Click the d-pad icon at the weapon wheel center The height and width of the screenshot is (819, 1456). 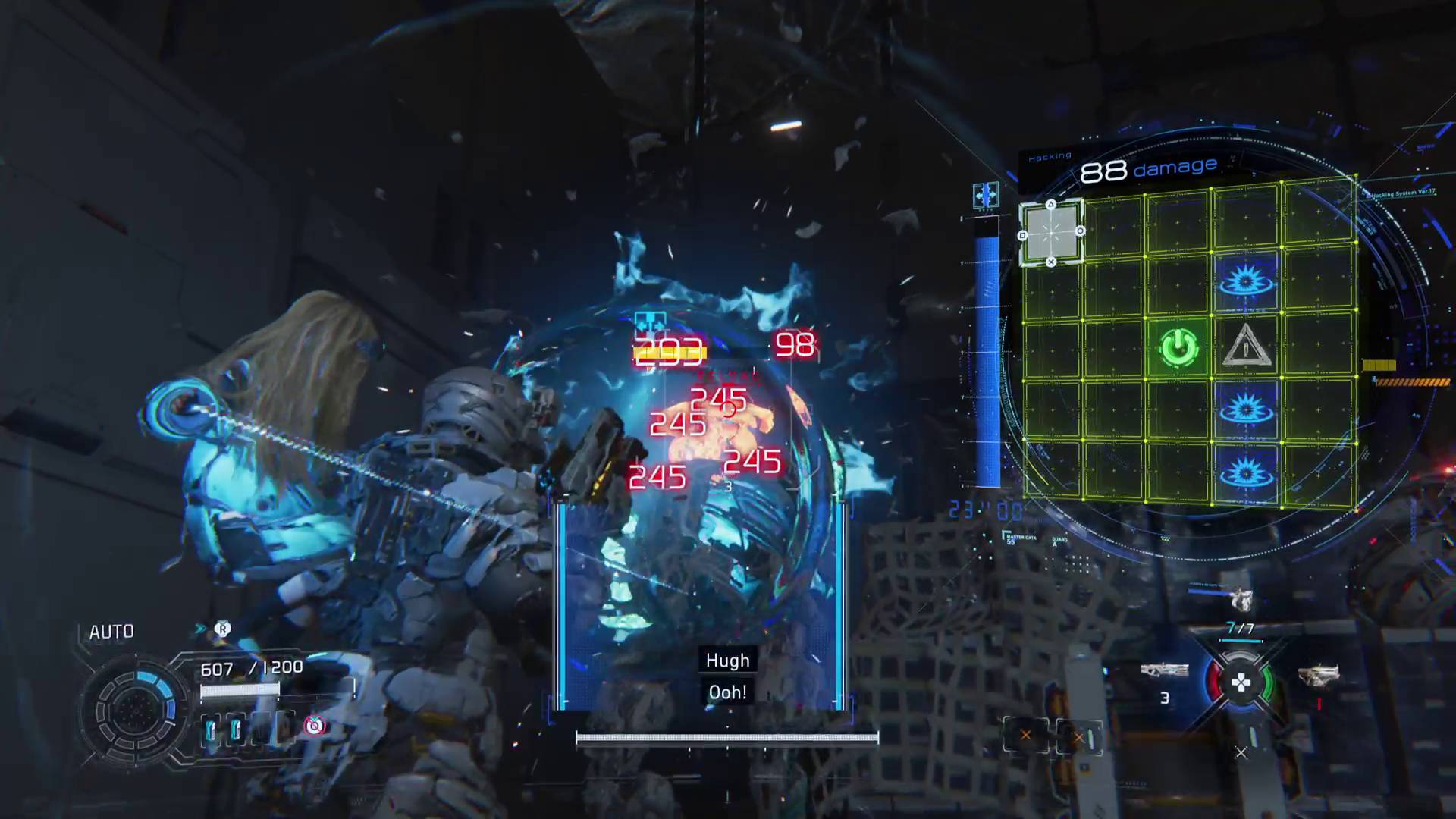tap(1242, 681)
